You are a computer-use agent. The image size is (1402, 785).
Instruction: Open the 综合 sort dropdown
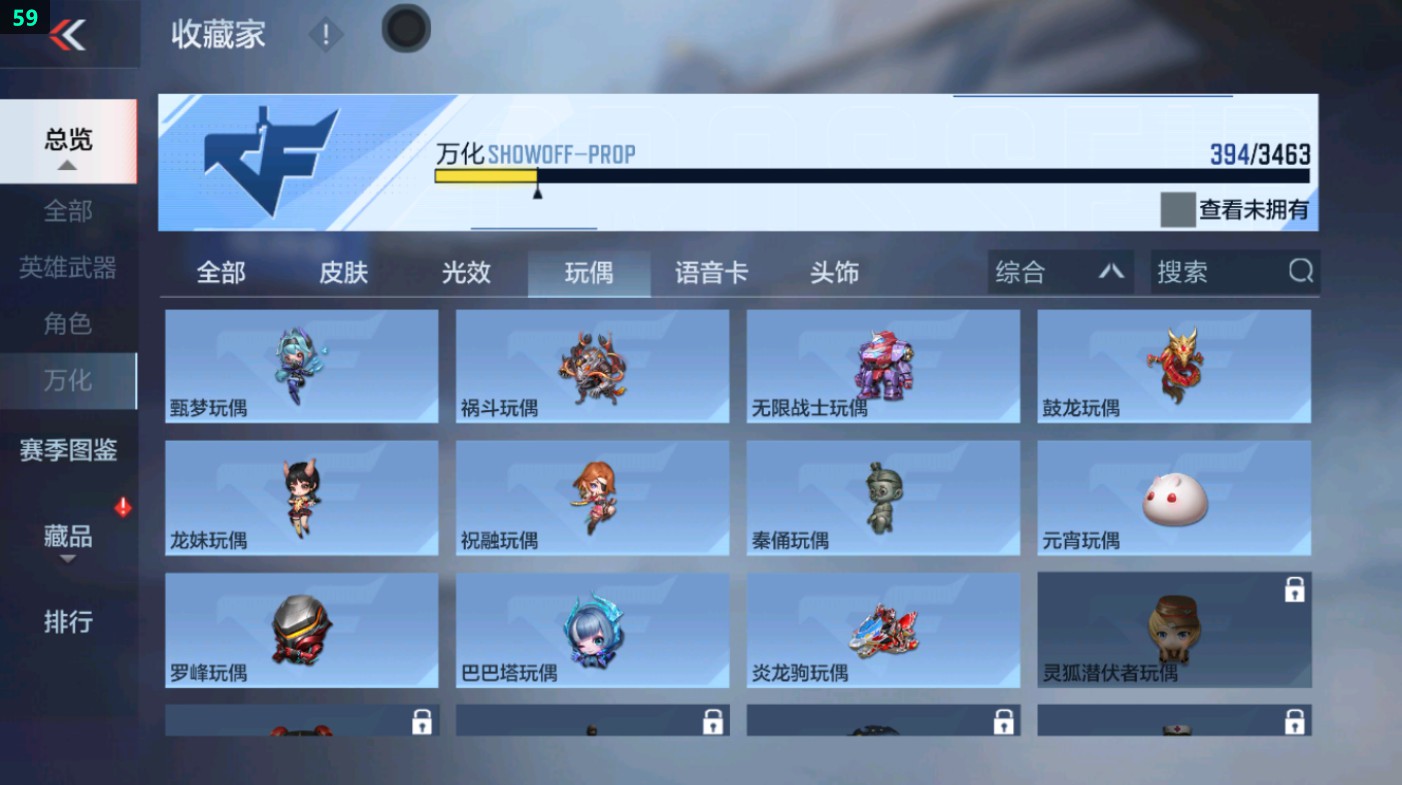click(x=1059, y=271)
